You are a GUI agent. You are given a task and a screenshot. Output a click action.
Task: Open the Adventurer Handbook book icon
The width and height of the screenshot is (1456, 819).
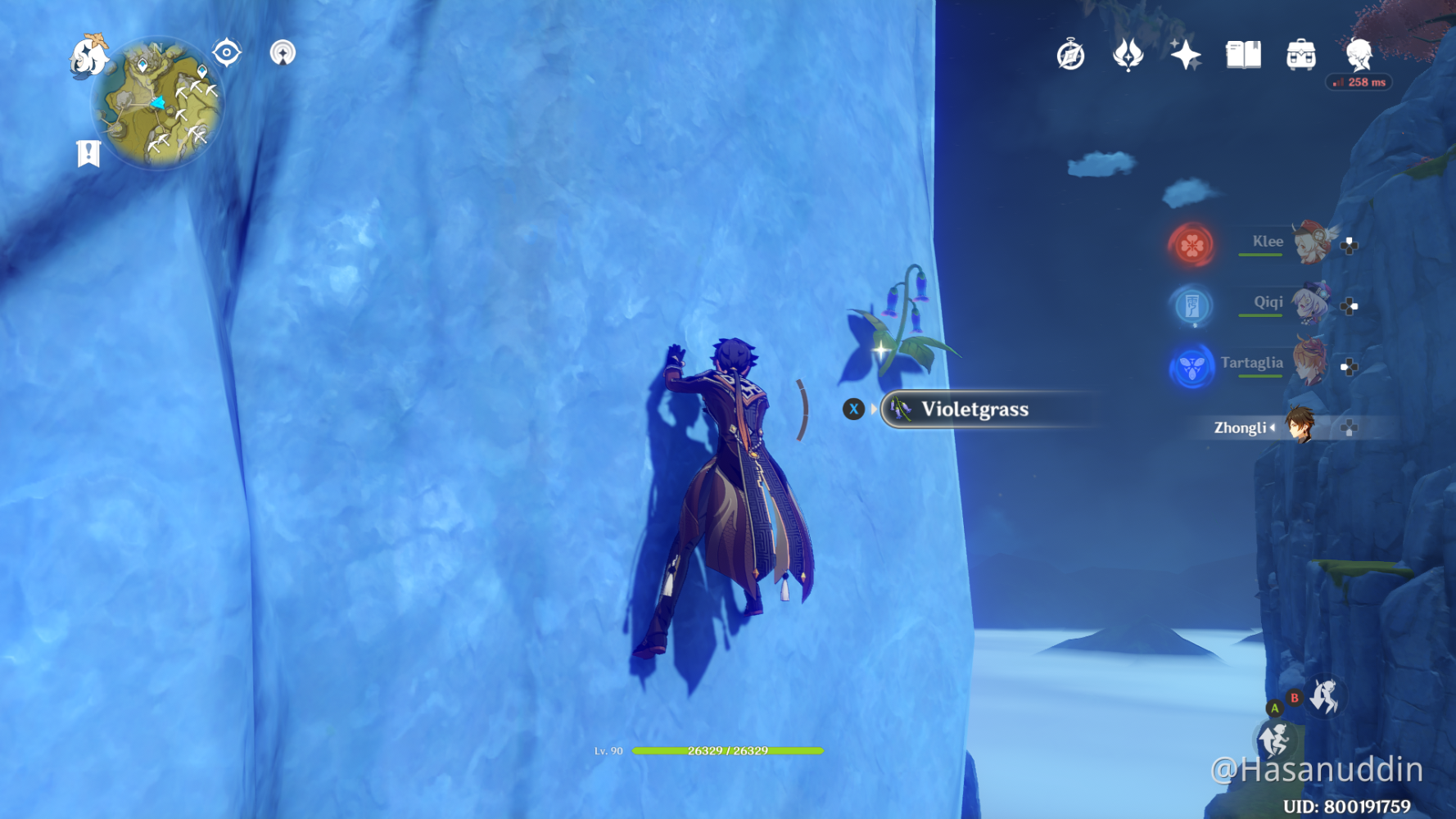[1243, 56]
